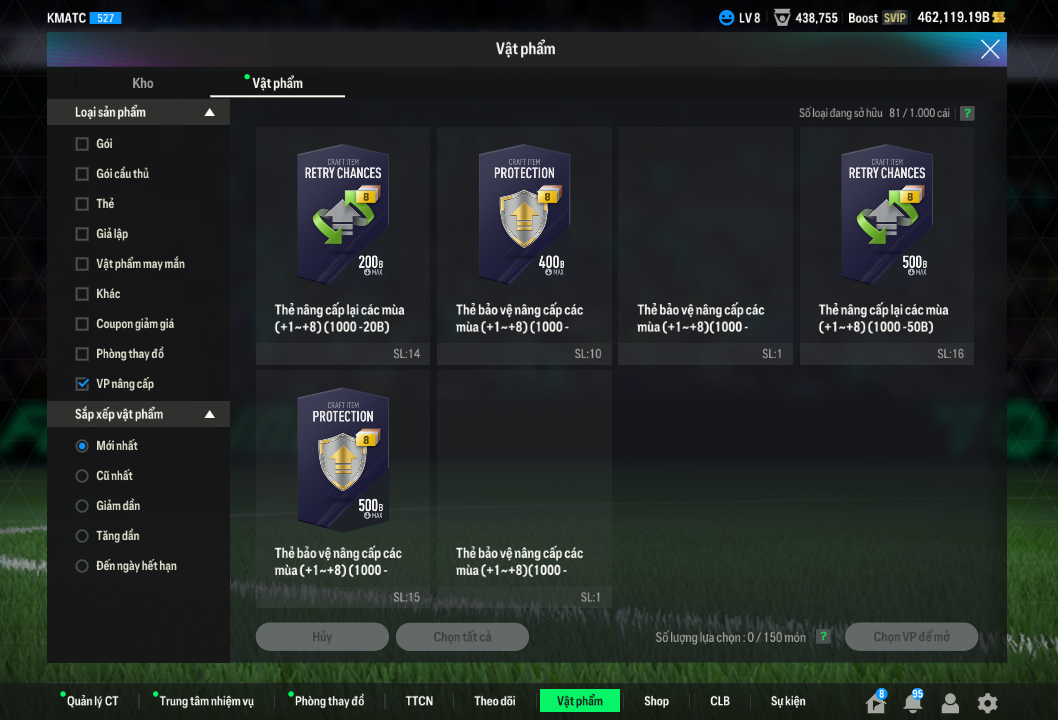Viewport: 1058px width, 720px height.
Task: Choose the 500B Protection card
Action: coord(343,478)
